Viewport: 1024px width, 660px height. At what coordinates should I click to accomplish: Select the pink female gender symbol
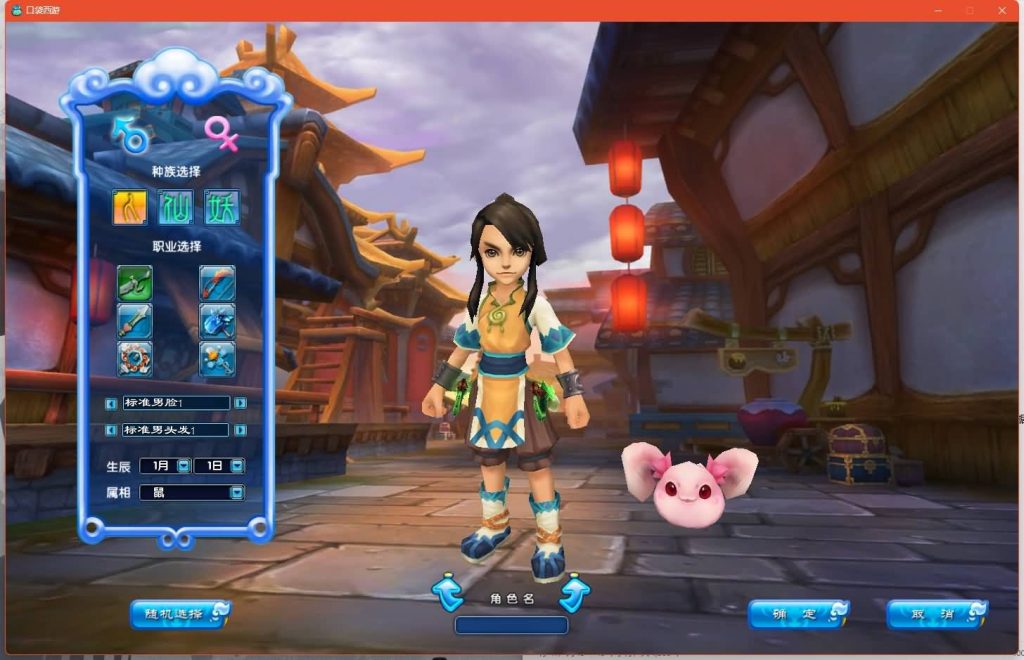pyautogui.click(x=222, y=133)
